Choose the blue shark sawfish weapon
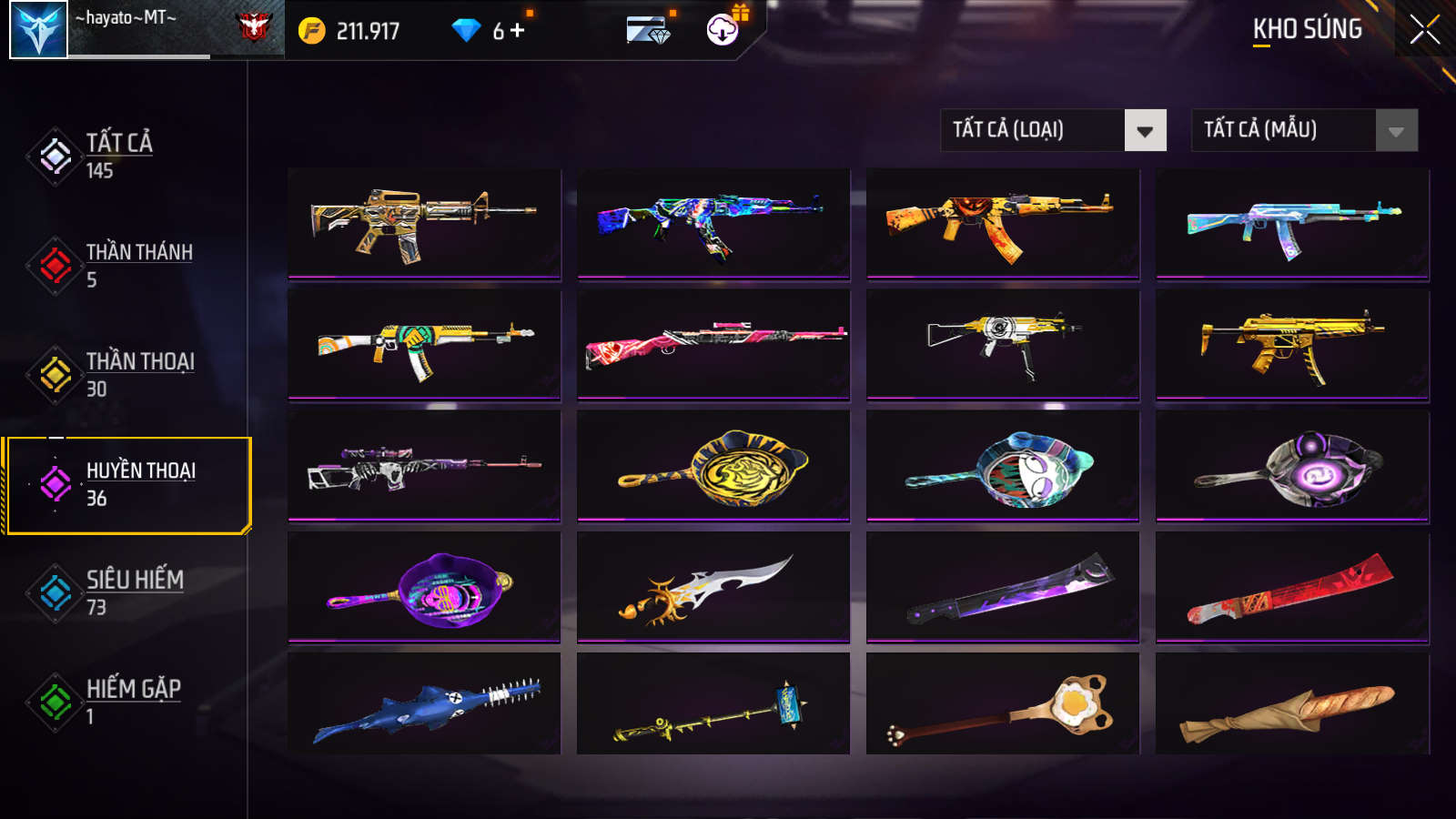 [x=424, y=703]
